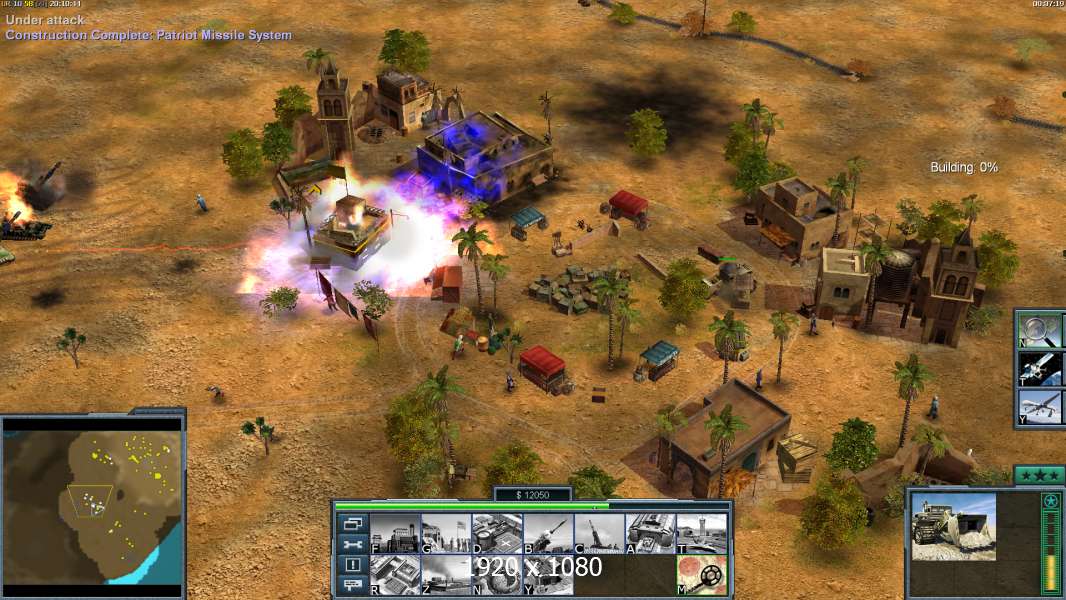This screenshot has width=1066, height=600.
Task: Select the helipad building icon labeled D
Action: point(497,534)
